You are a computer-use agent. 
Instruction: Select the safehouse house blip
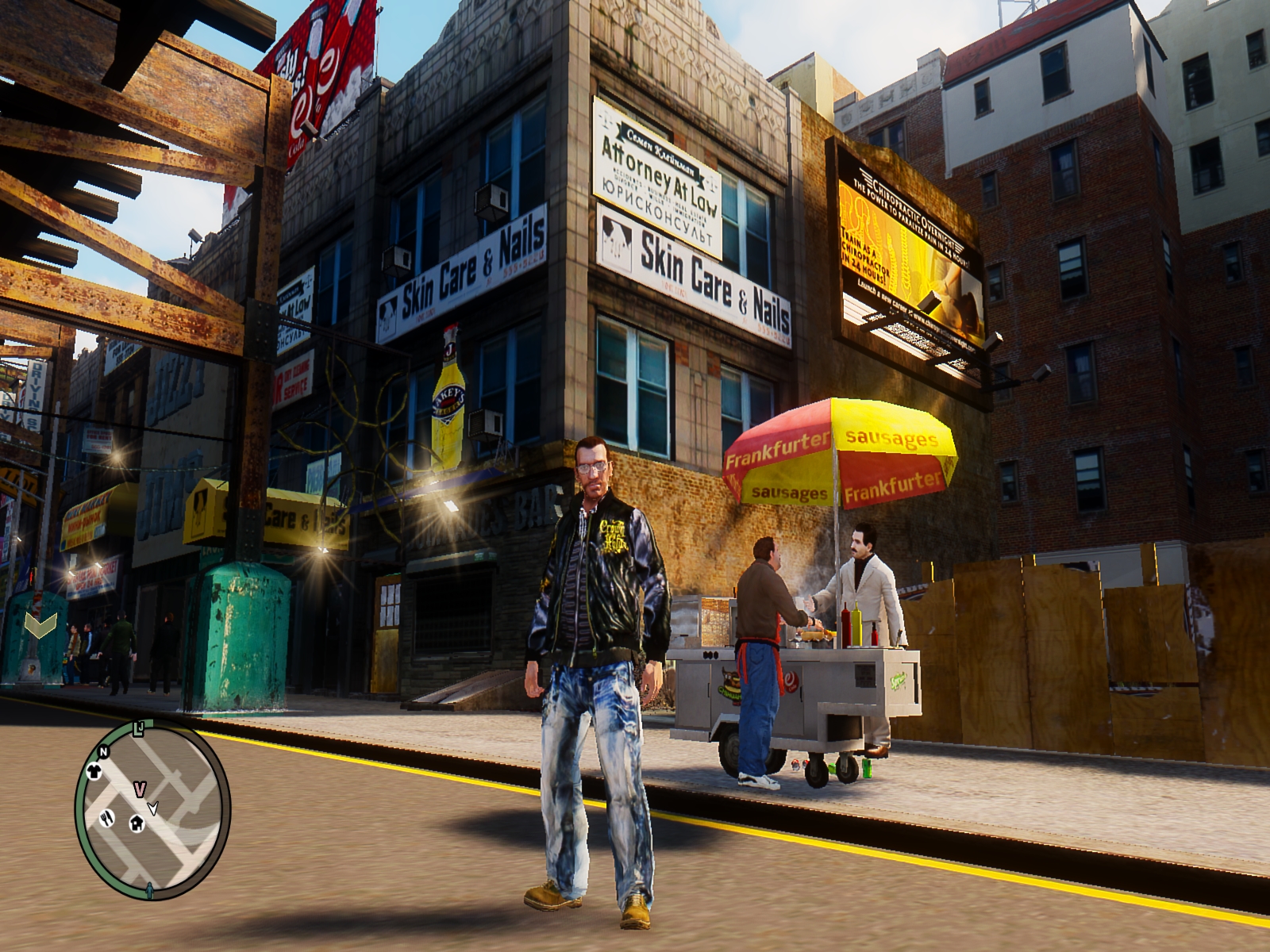click(137, 823)
